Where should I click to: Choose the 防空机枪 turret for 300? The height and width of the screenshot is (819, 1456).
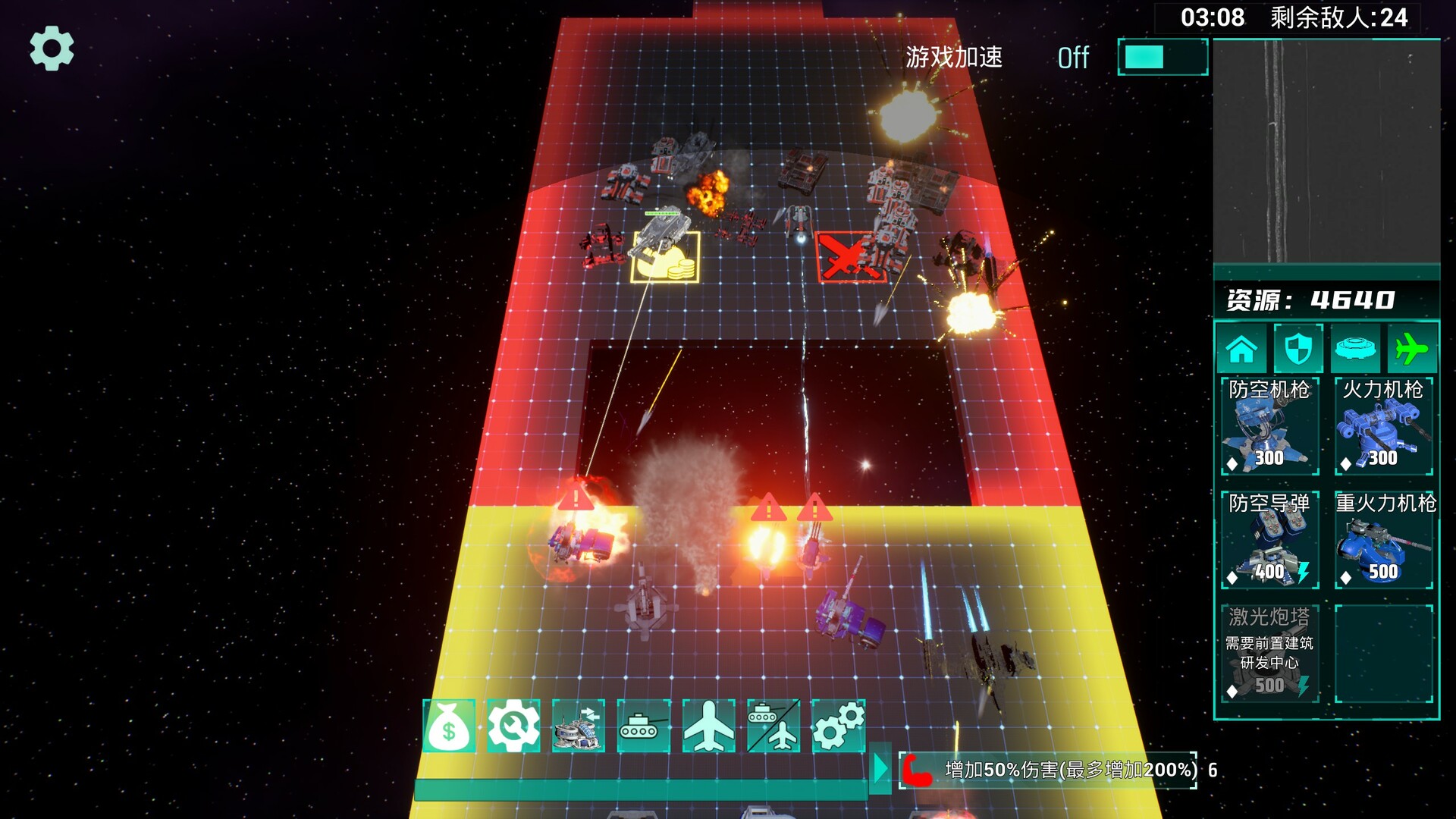point(1269,426)
